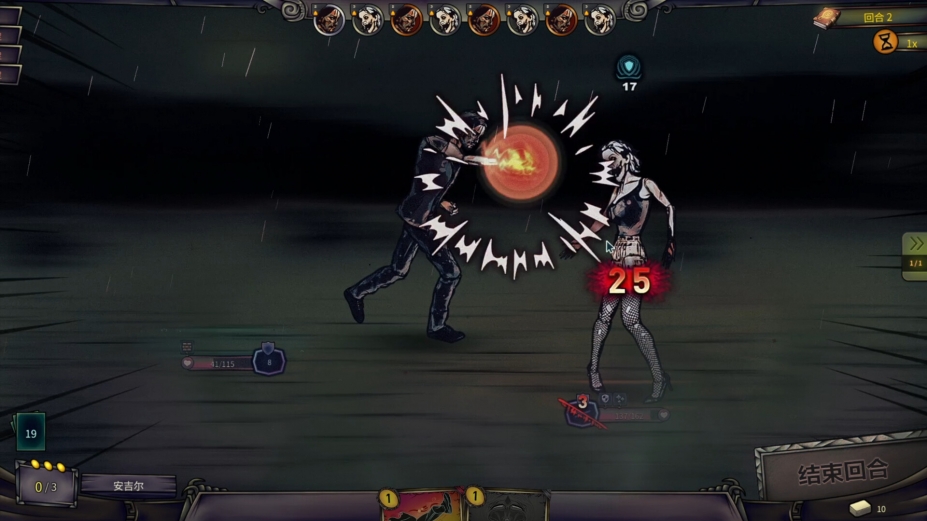Open the draw pile showing 19 cards
The width and height of the screenshot is (927, 521).
[x=30, y=432]
